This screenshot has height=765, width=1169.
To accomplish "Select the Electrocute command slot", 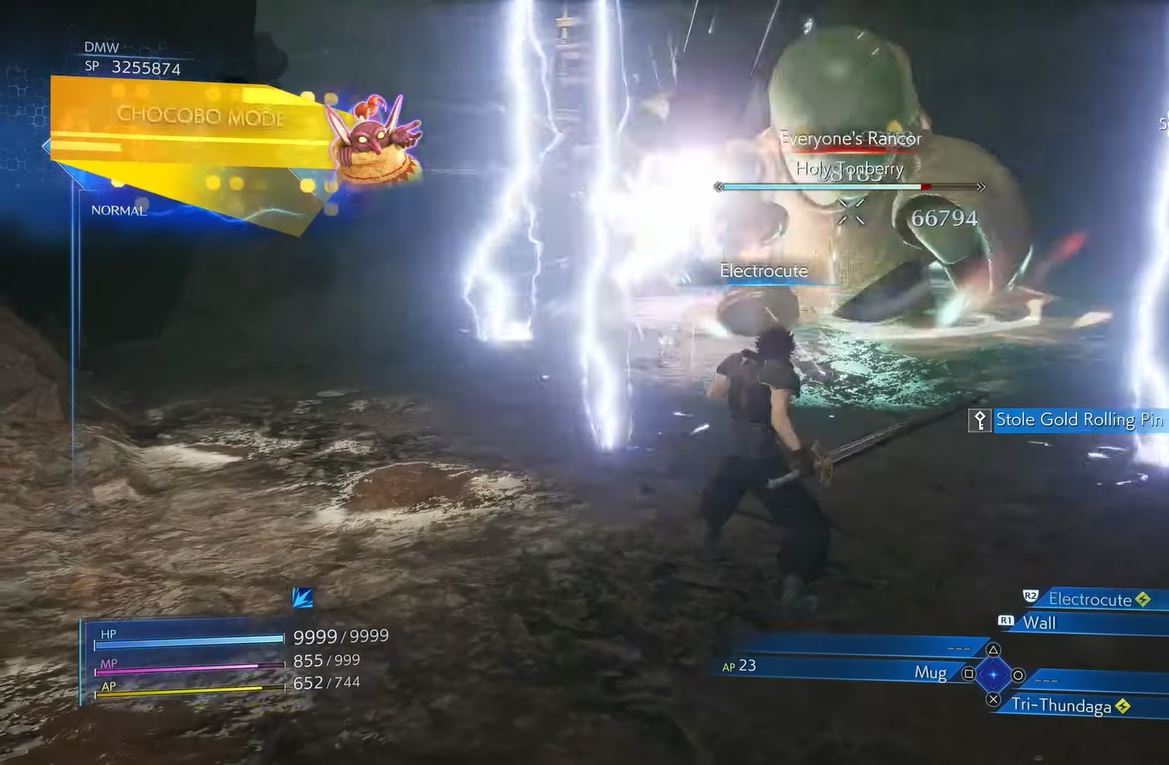I will tap(1090, 599).
